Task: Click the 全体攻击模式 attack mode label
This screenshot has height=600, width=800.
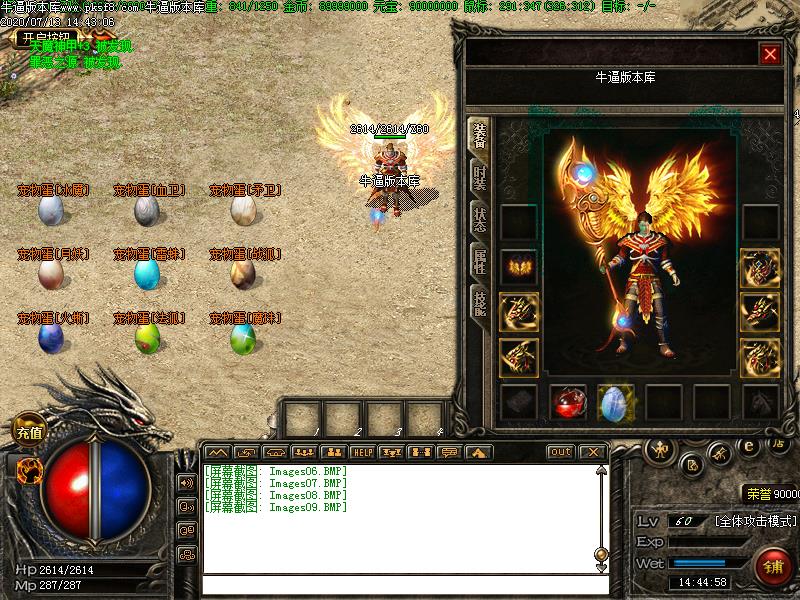Action: [755, 521]
